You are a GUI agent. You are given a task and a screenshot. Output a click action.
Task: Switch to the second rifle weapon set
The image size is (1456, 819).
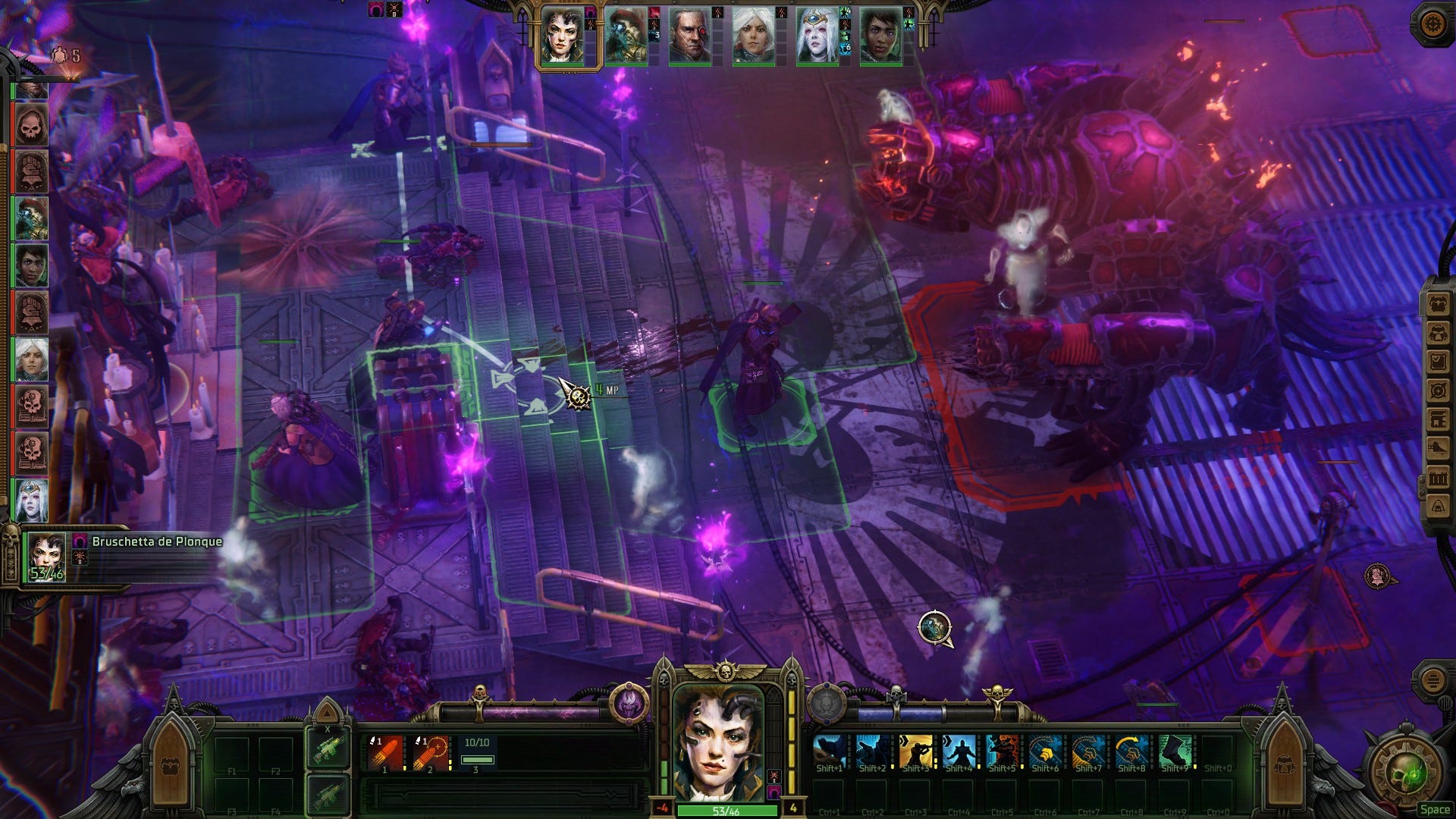point(328,794)
